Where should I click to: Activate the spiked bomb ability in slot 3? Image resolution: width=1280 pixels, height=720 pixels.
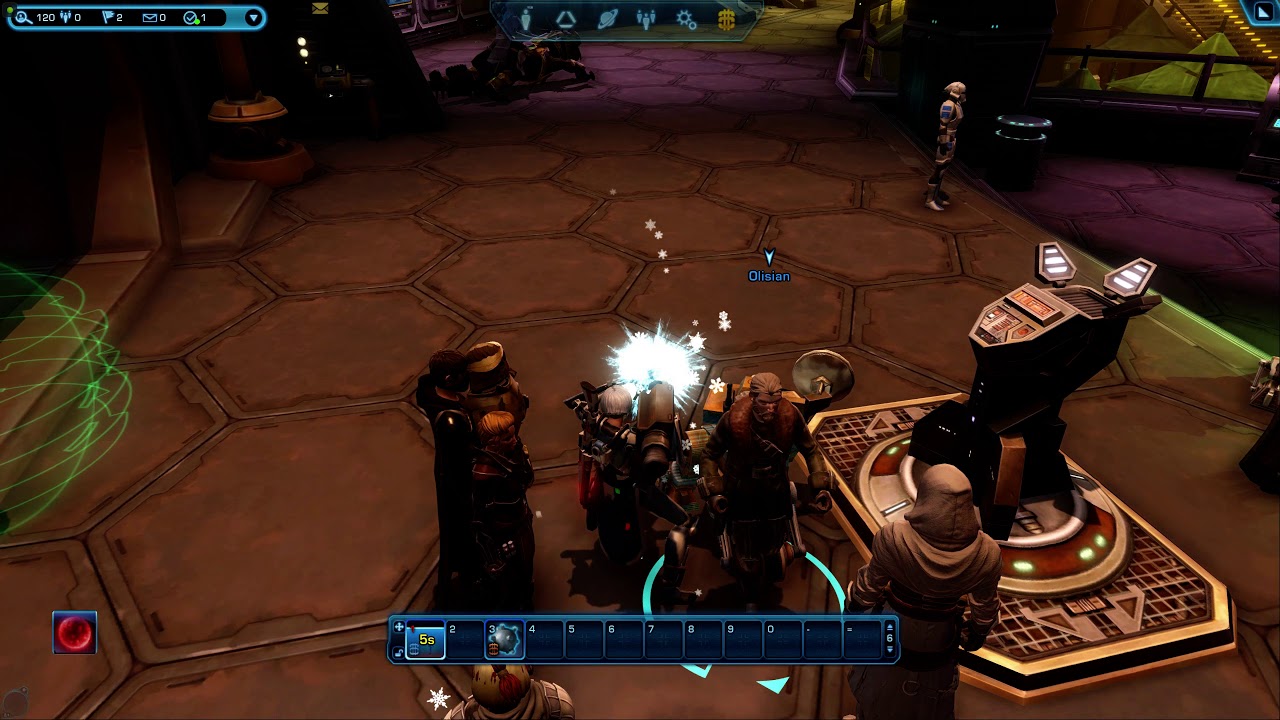(505, 640)
